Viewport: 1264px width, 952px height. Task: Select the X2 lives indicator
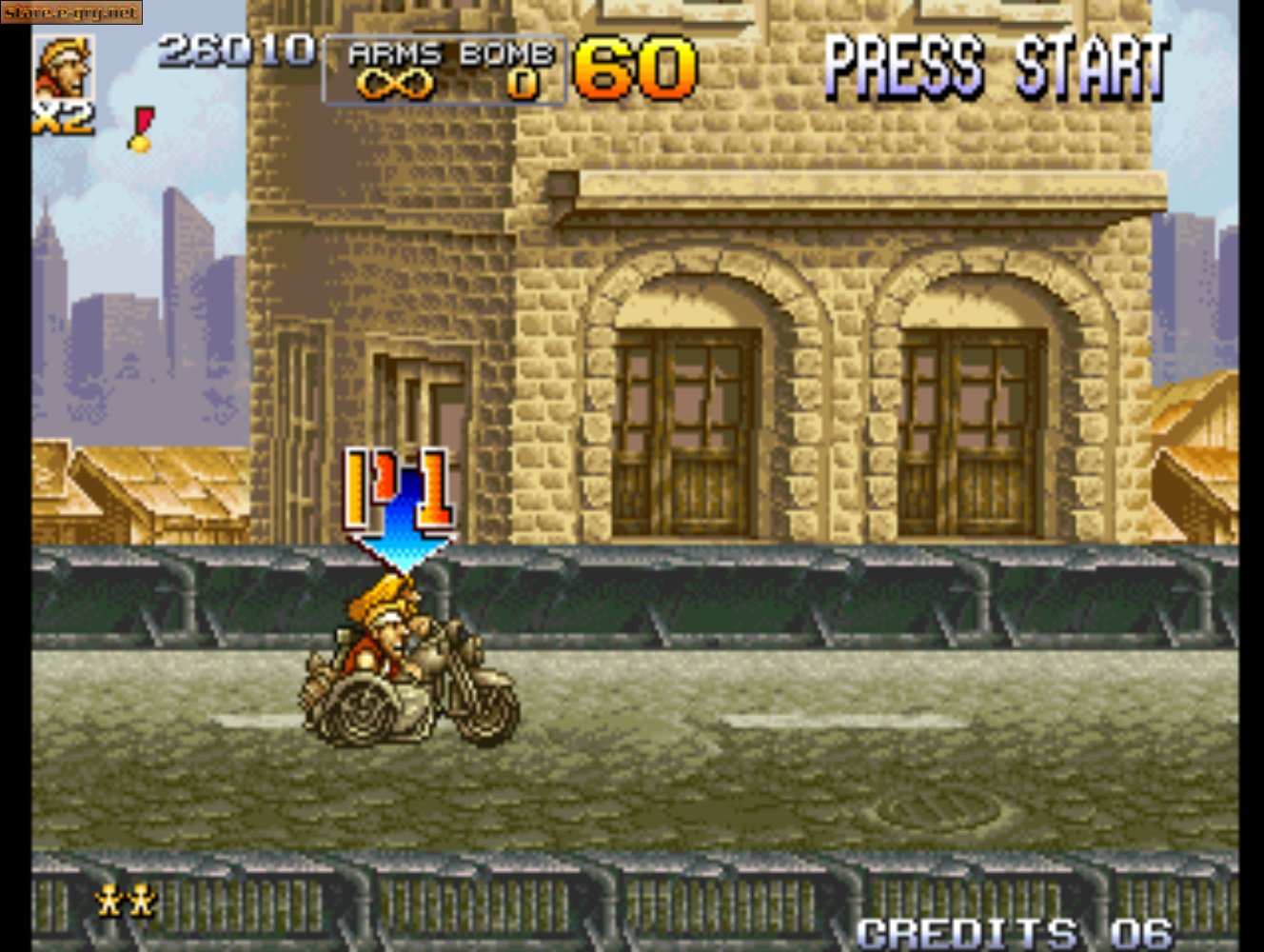click(x=59, y=118)
